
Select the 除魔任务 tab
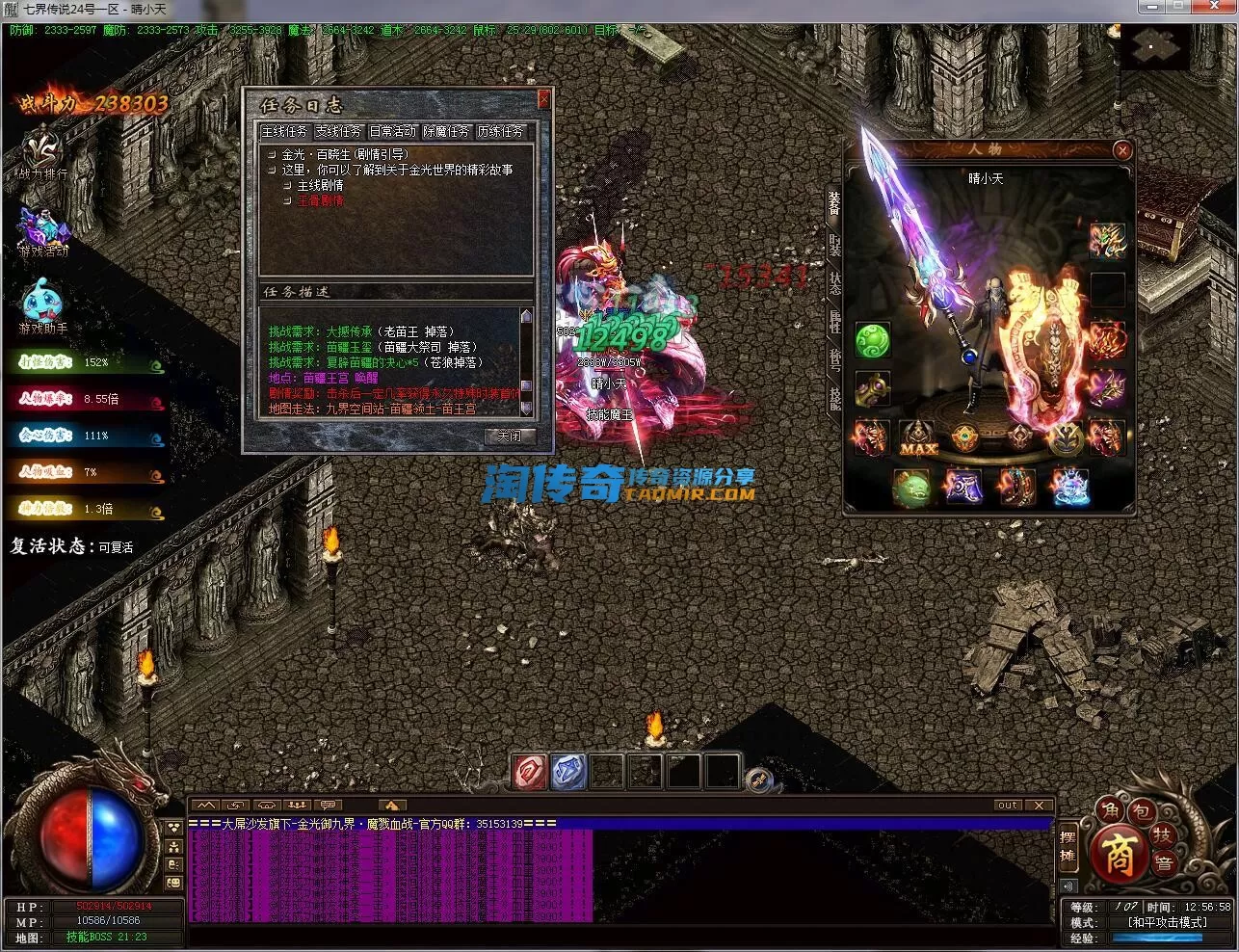point(446,131)
